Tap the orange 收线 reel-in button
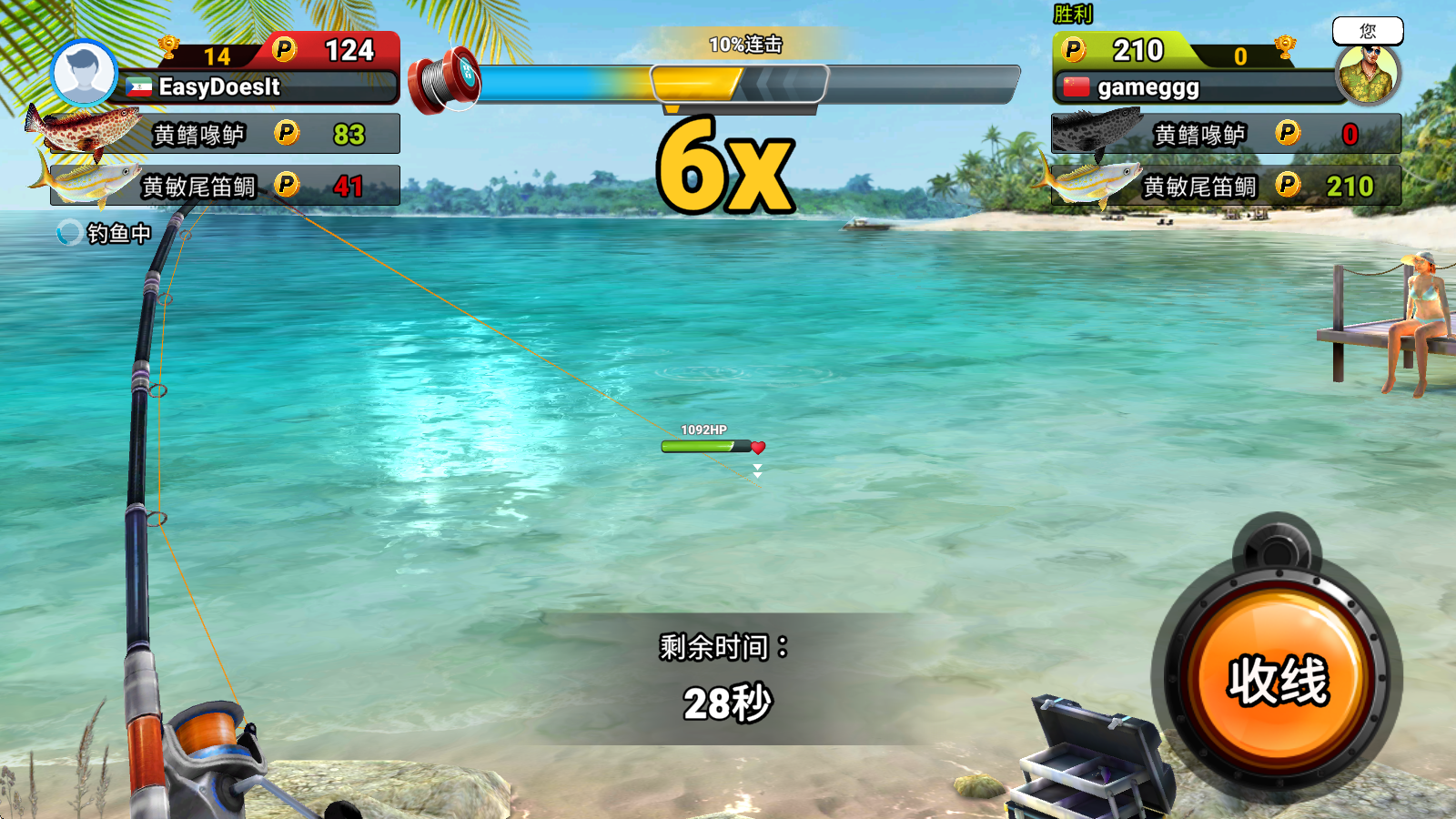The height and width of the screenshot is (819, 1456). 1278,681
